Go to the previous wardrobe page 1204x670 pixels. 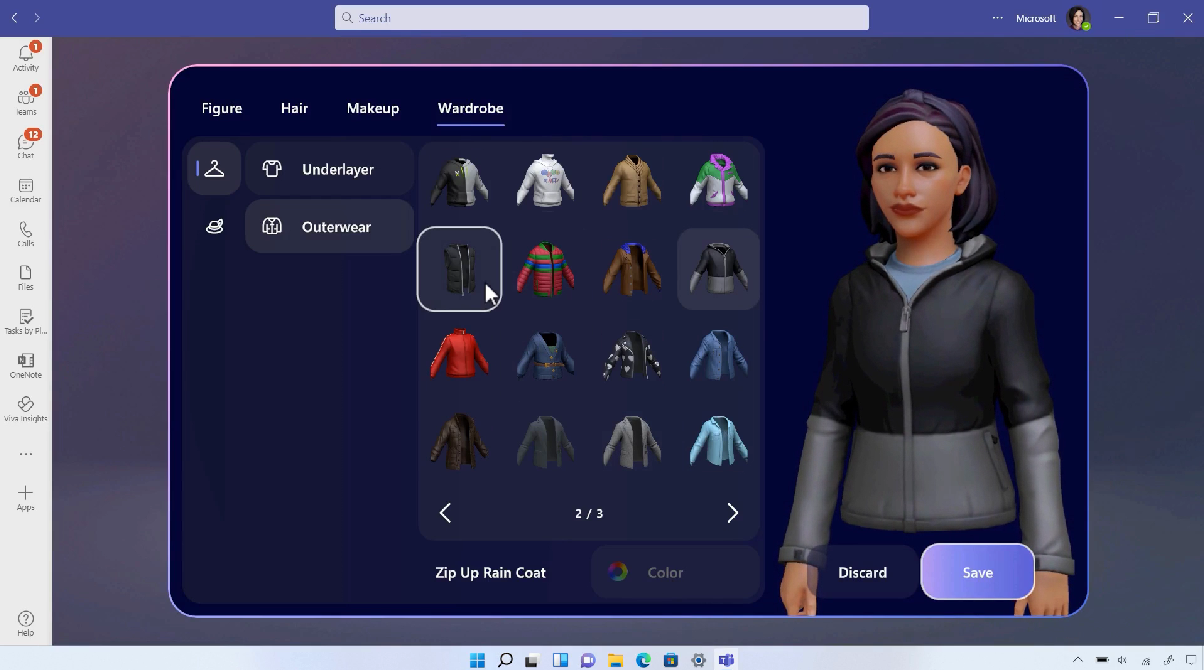click(x=446, y=513)
